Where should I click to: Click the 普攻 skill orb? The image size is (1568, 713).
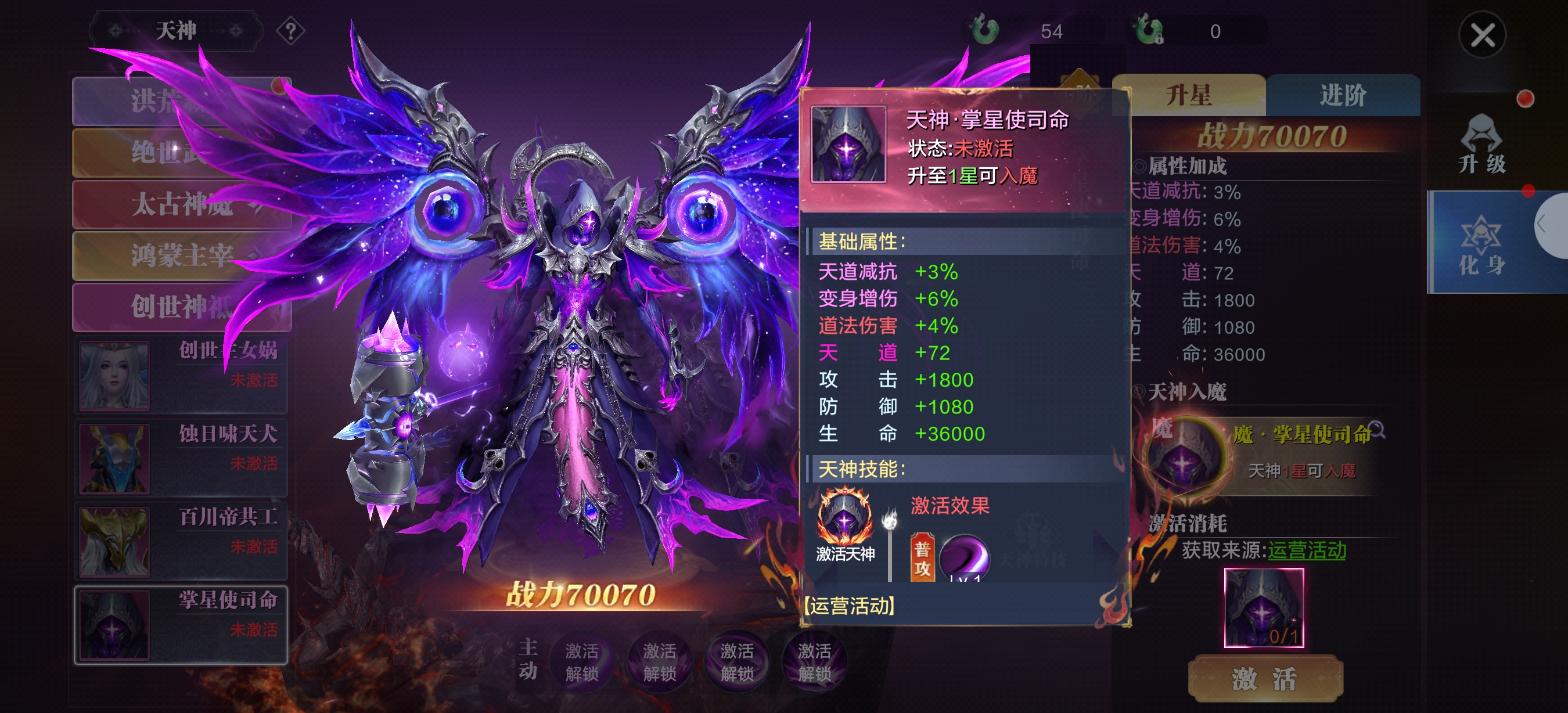(963, 557)
